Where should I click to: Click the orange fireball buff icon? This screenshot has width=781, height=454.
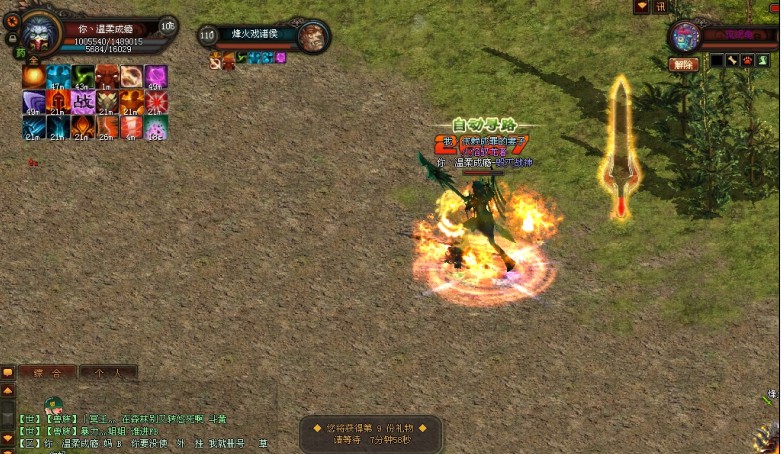click(33, 77)
